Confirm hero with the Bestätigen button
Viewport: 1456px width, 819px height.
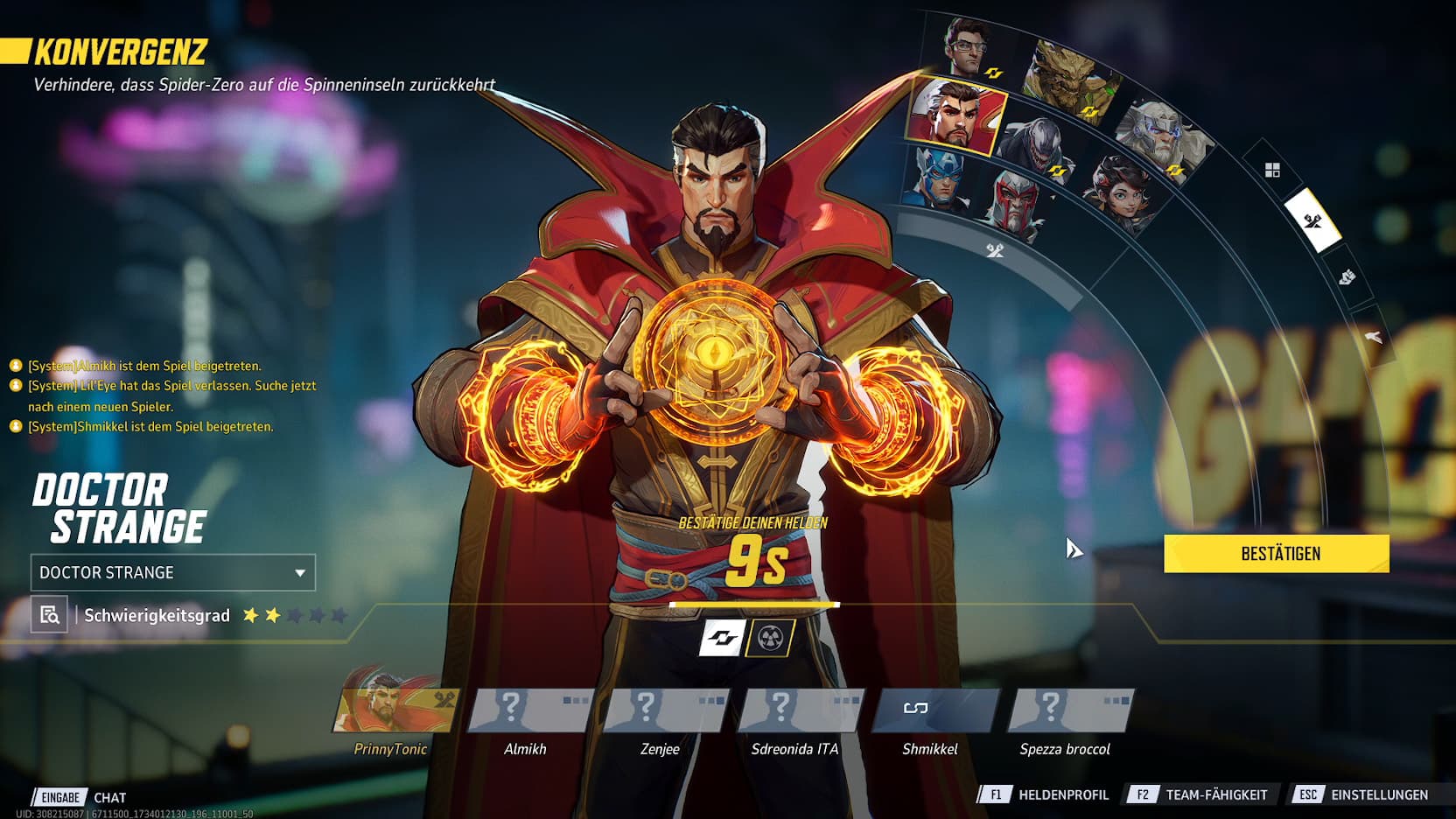(x=1276, y=554)
